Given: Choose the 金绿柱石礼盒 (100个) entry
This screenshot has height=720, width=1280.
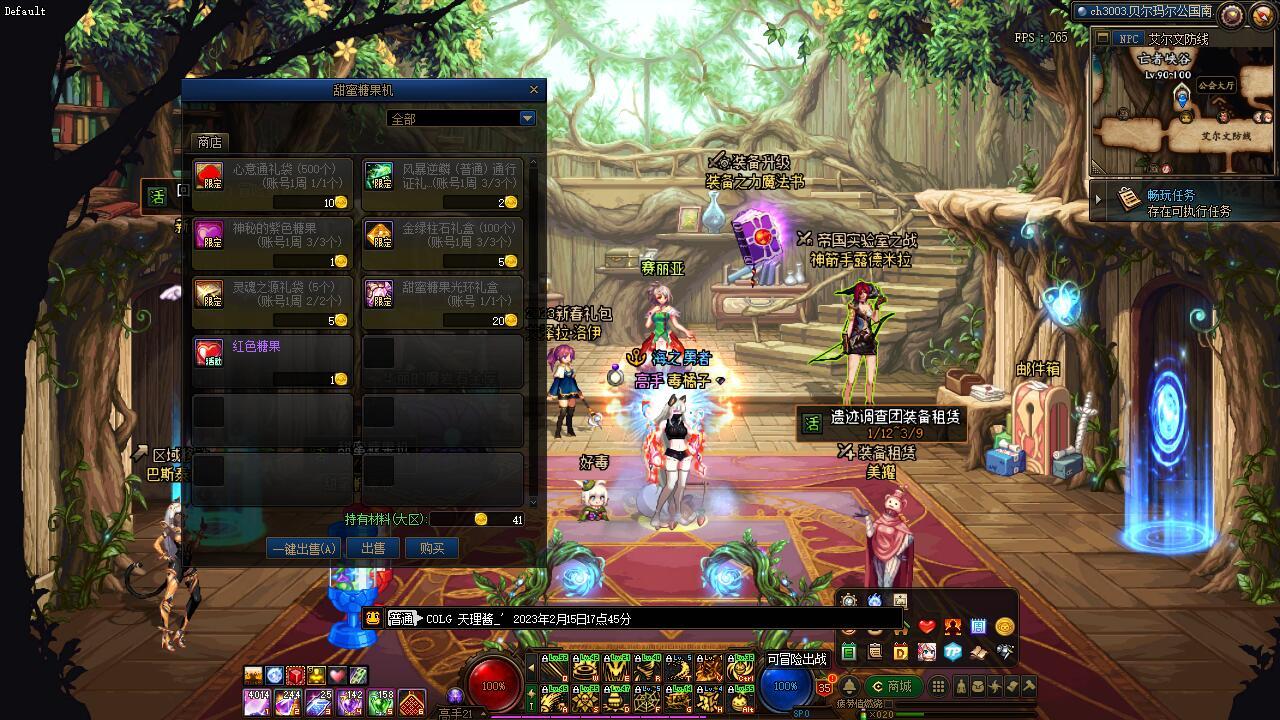Looking at the screenshot, I should [x=442, y=244].
